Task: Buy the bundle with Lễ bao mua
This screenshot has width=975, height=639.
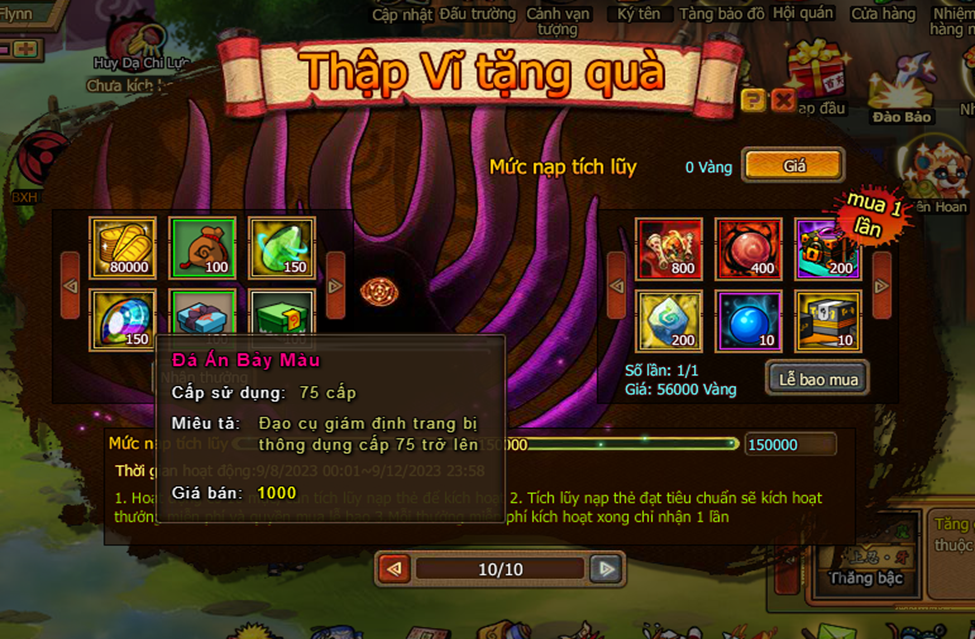Action: 818,379
